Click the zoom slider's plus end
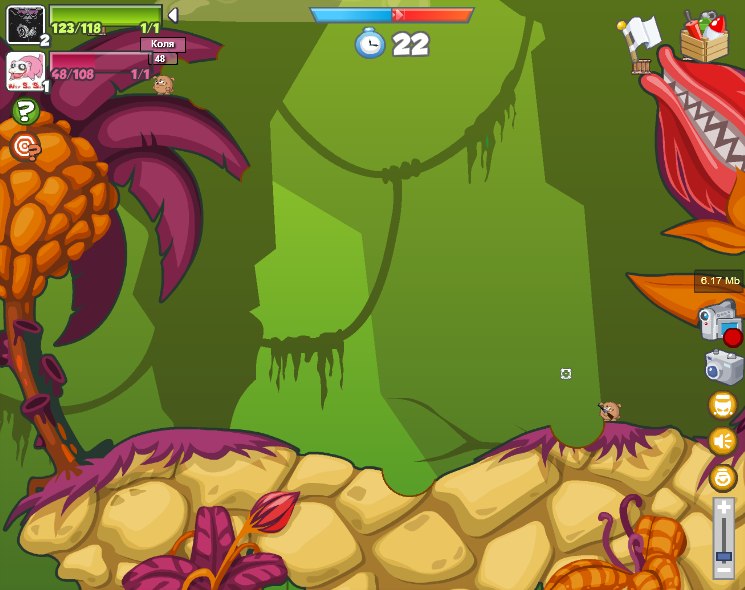 (x=723, y=508)
